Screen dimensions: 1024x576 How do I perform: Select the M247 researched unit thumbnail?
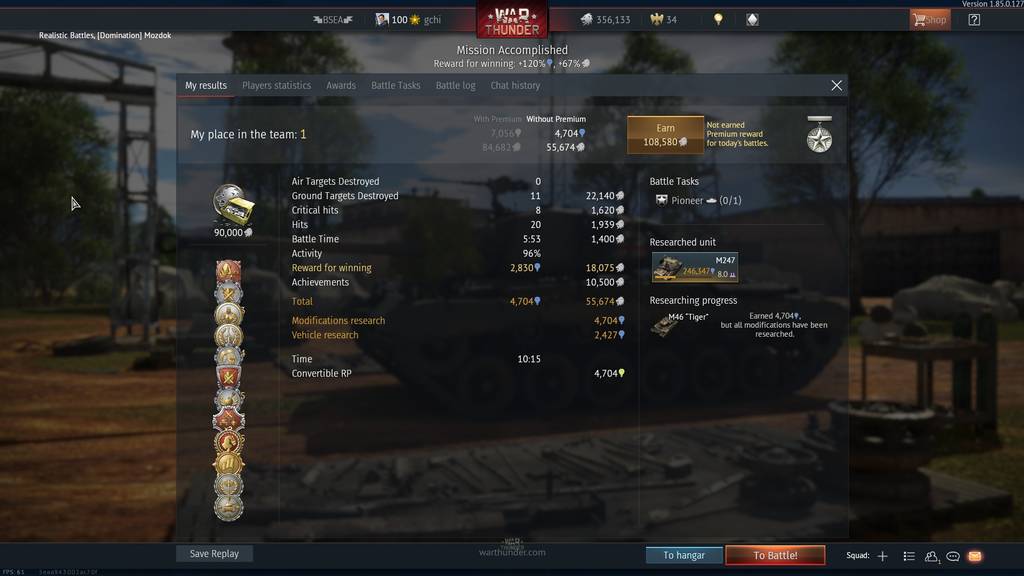point(694,267)
